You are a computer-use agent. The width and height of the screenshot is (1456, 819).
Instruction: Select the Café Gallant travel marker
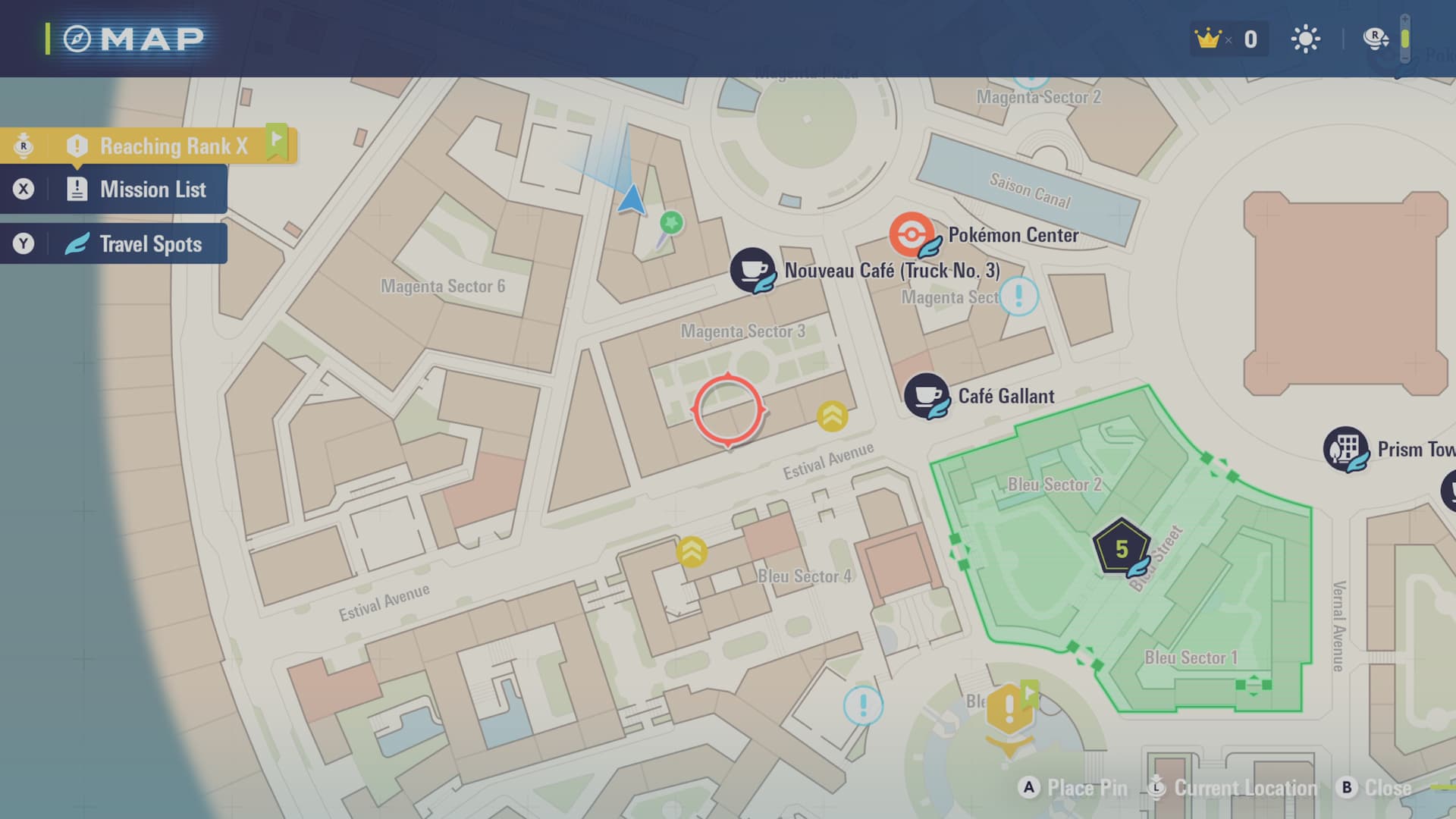click(x=926, y=396)
